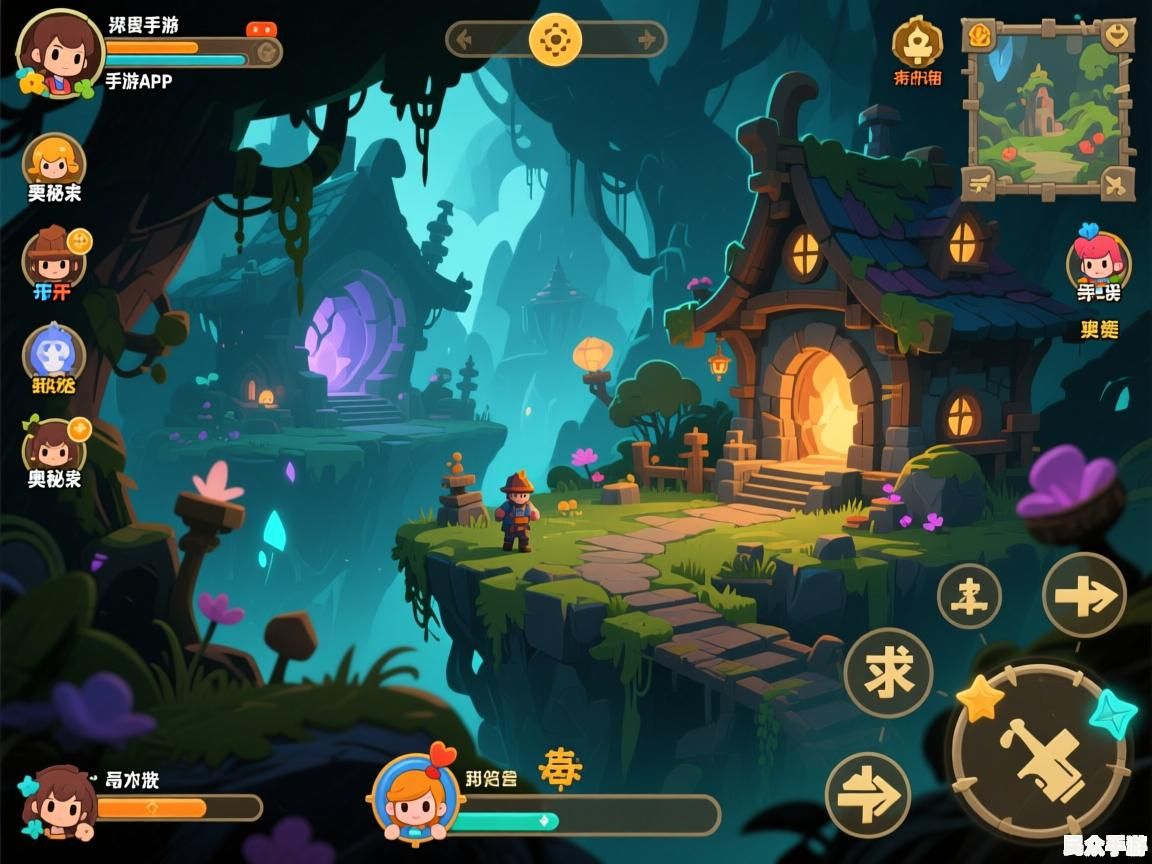Click the orange-haired girl portrait with heart
Screen dimensions: 1152x864
click(x=415, y=797)
